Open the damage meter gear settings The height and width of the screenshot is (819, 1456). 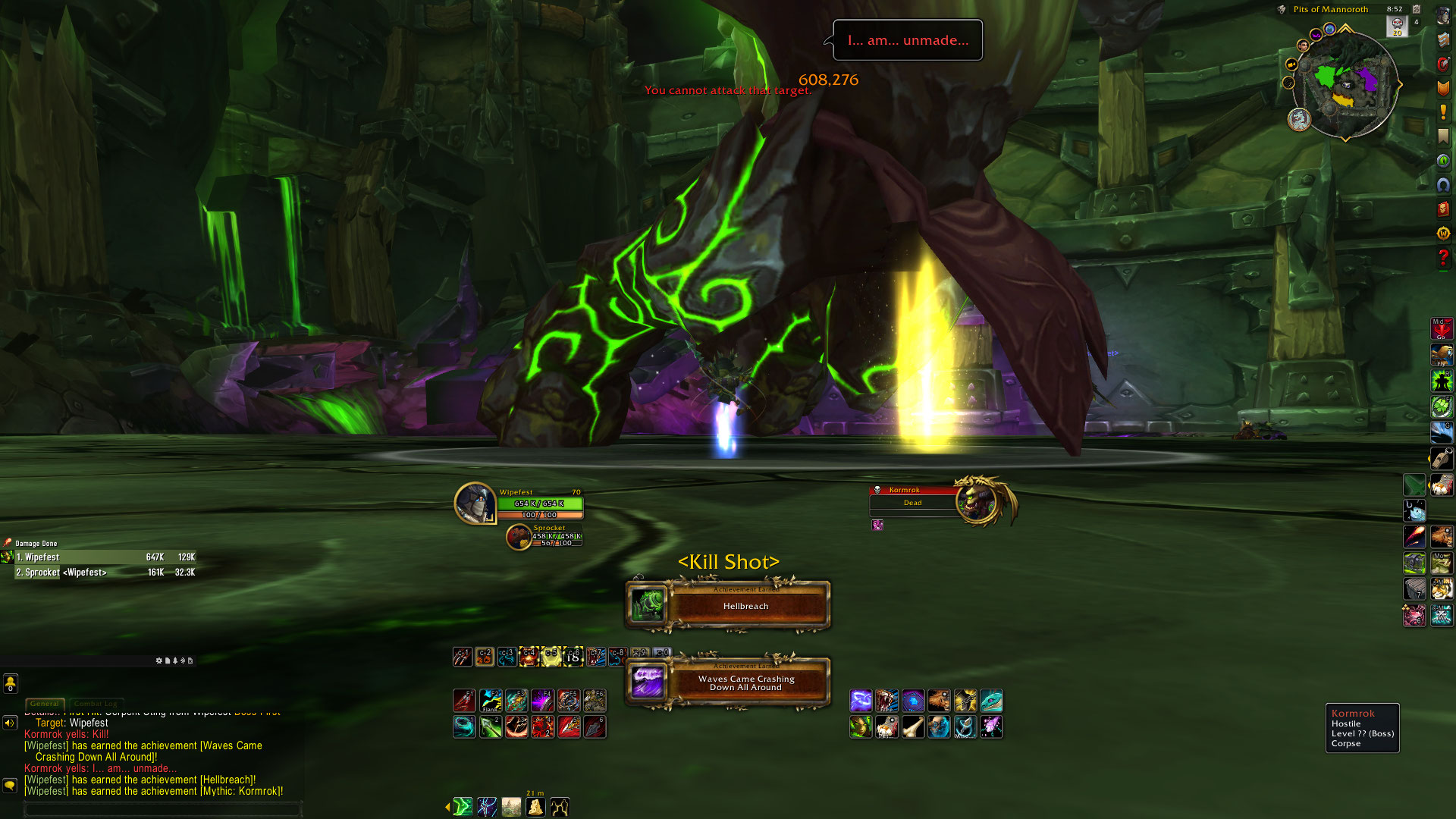pos(159,661)
